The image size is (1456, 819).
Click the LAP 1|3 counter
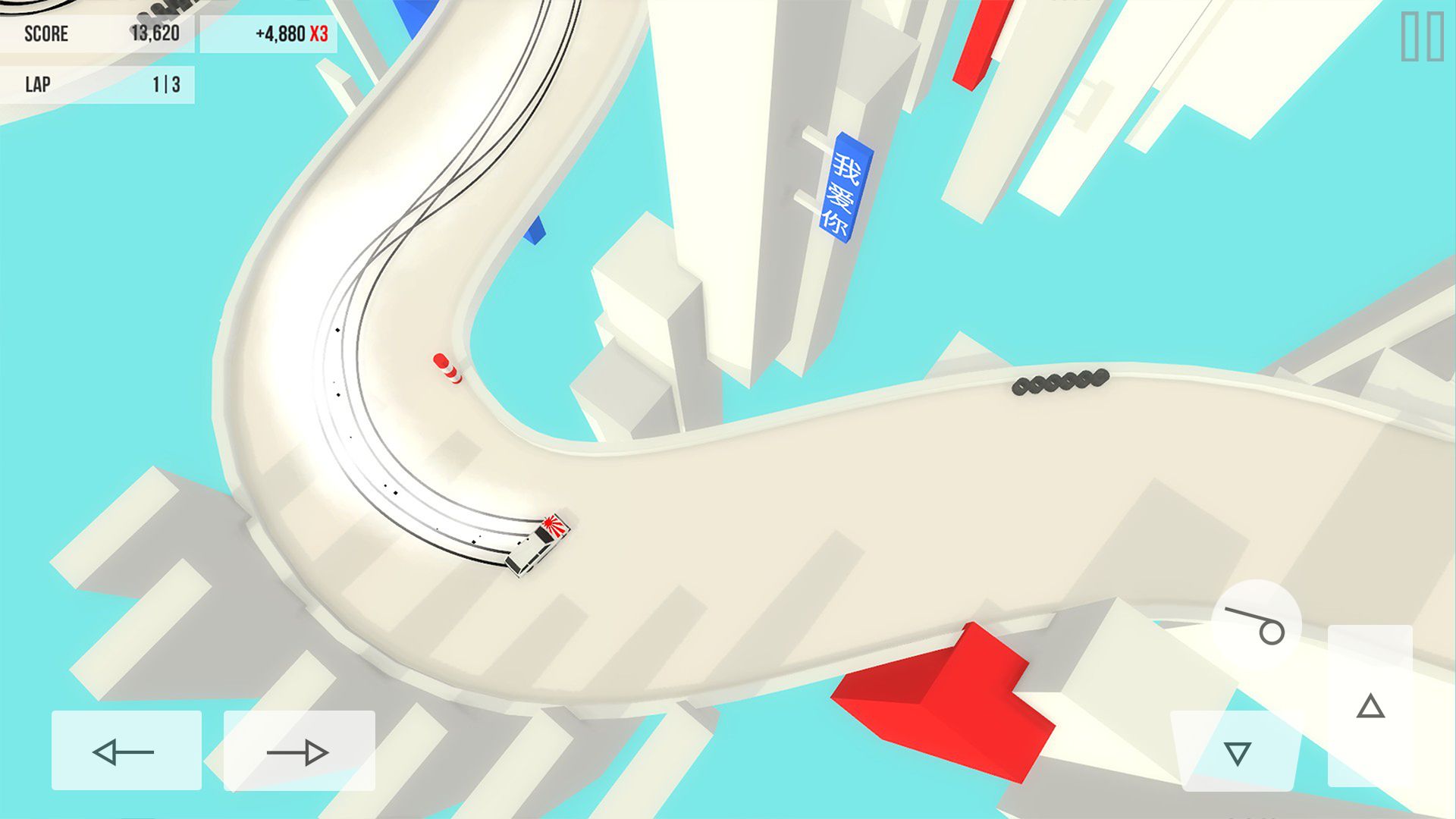pyautogui.click(x=99, y=83)
